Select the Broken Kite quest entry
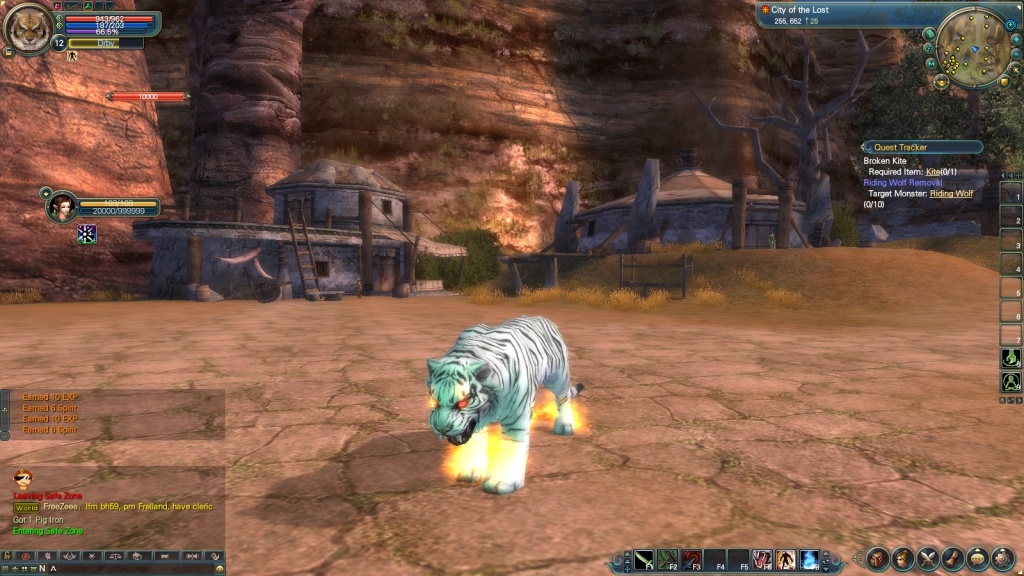This screenshot has width=1024, height=576. tap(885, 161)
